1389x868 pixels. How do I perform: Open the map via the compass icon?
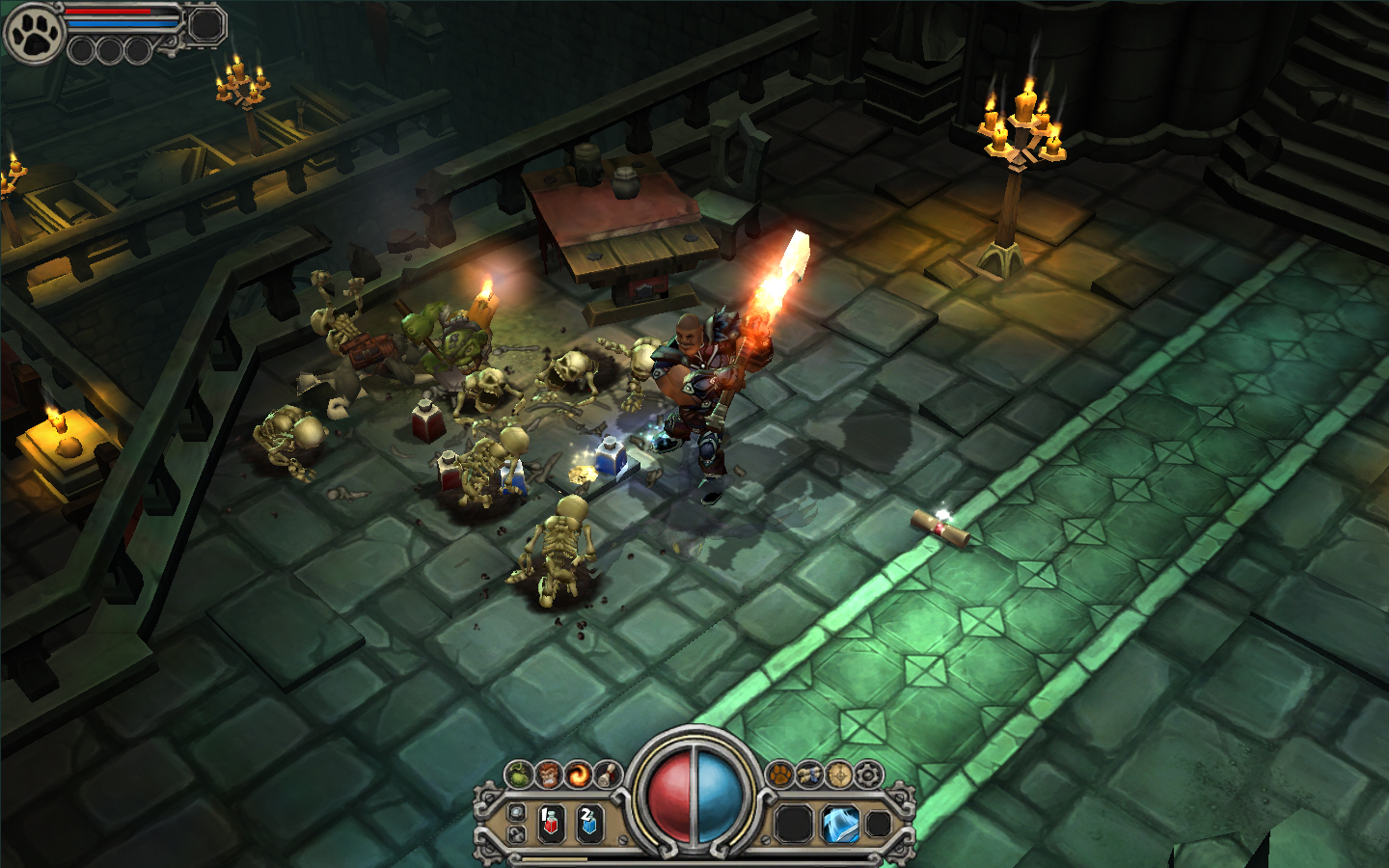[x=838, y=774]
